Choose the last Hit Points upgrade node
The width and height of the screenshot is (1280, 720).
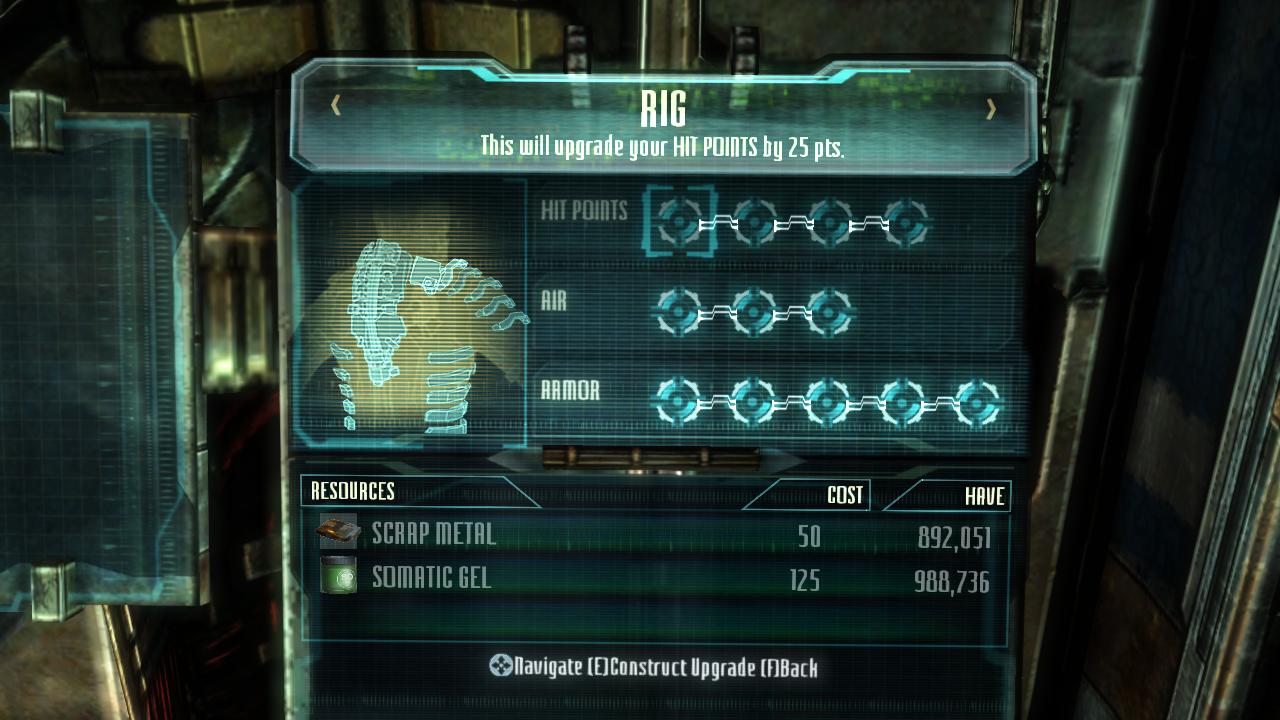(906, 221)
